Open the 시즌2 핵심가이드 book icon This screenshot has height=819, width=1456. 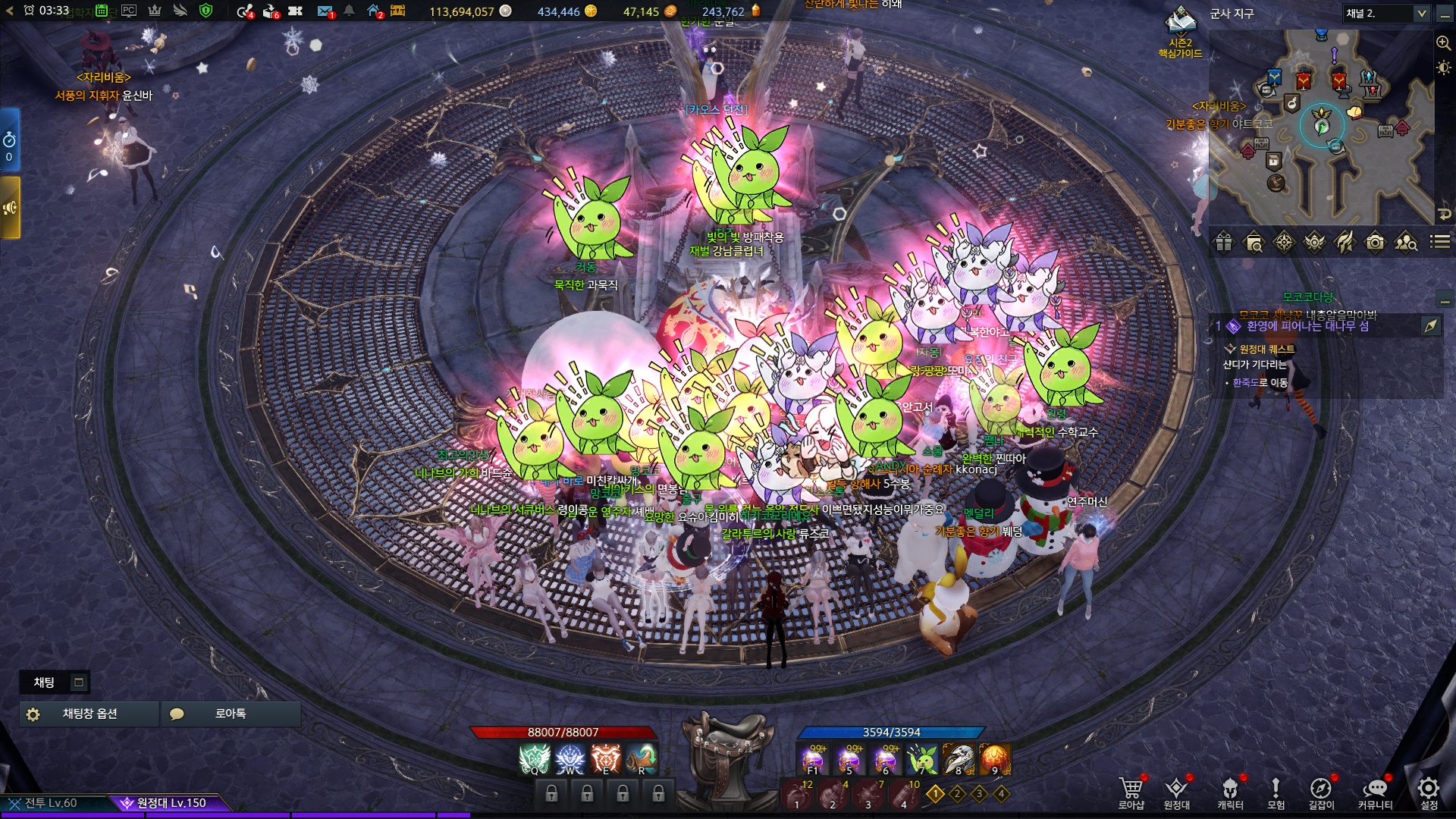[x=1180, y=23]
